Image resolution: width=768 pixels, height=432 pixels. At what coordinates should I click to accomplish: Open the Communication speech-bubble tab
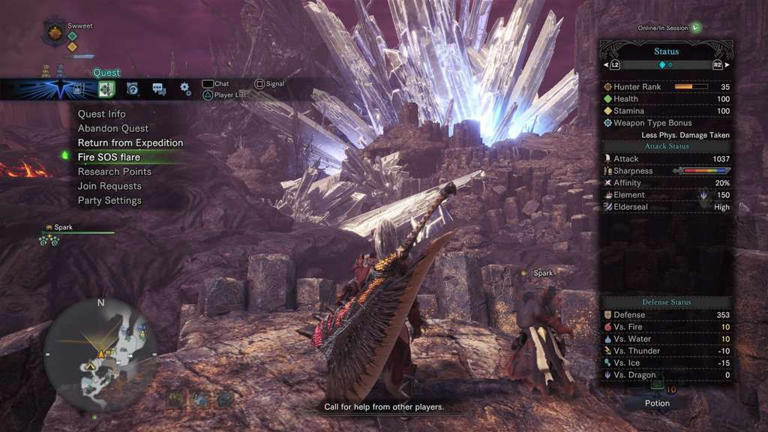click(159, 89)
